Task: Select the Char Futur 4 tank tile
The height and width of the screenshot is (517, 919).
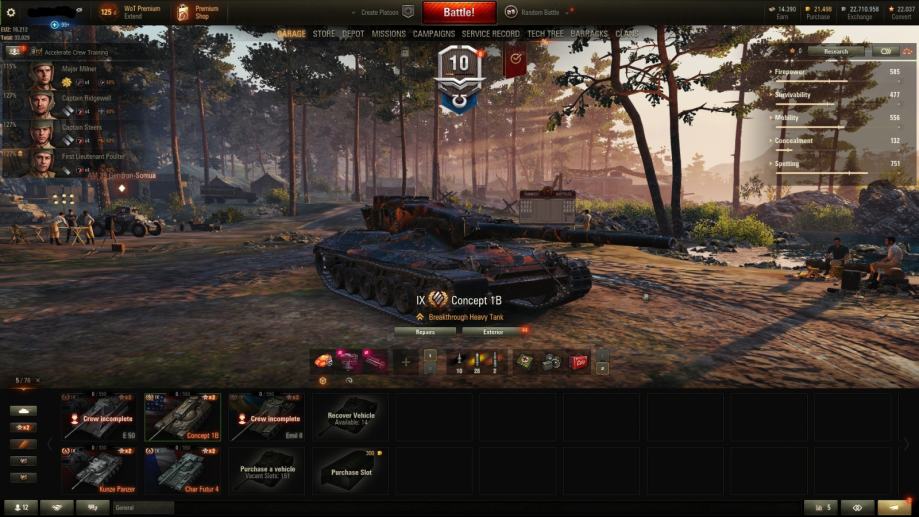Action: point(183,470)
